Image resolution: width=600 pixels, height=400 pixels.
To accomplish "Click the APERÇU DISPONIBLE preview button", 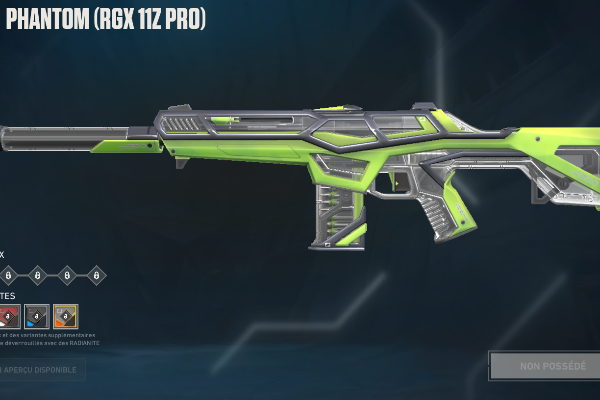I will pos(42,371).
